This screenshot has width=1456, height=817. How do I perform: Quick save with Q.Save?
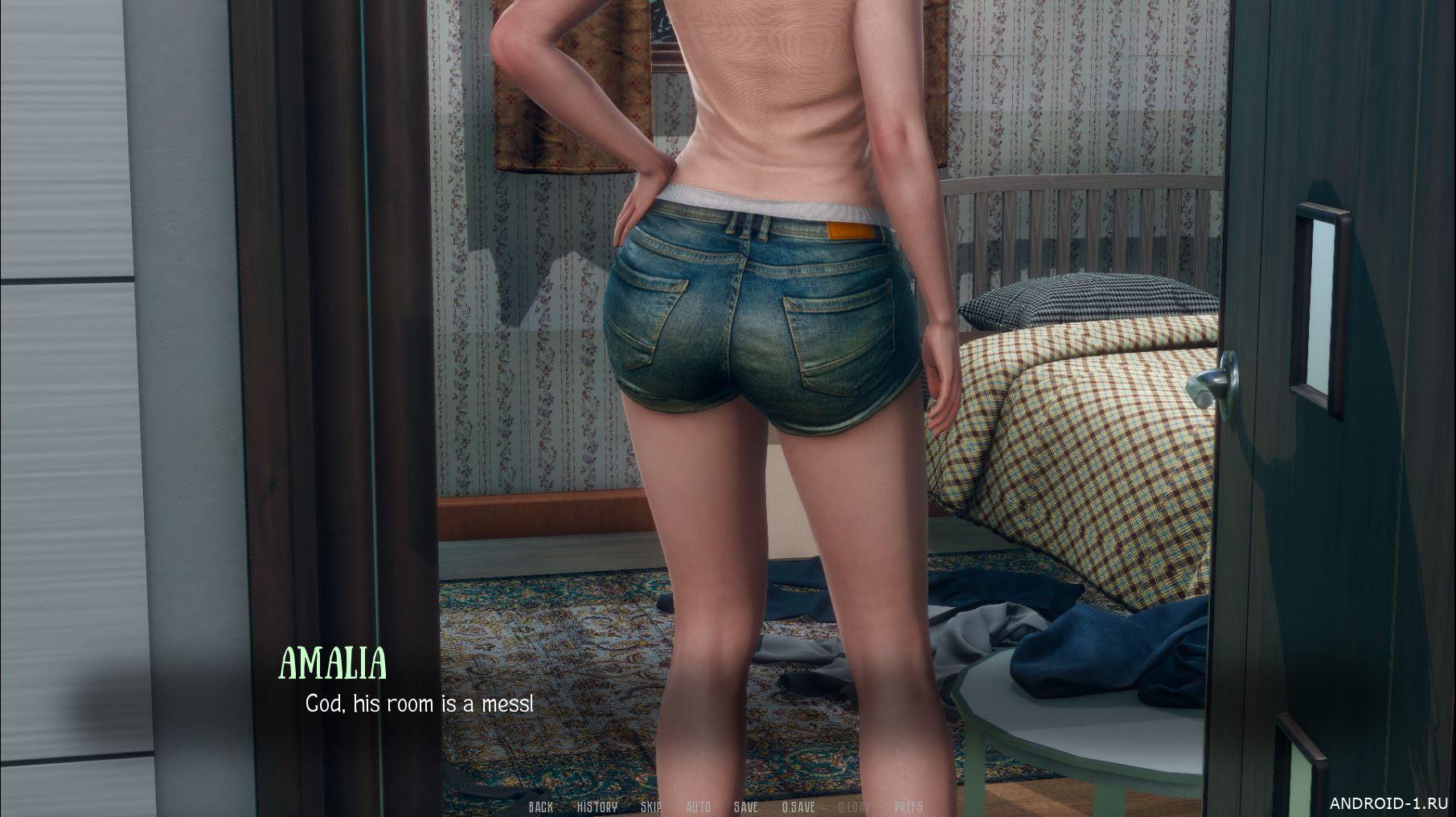(798, 807)
